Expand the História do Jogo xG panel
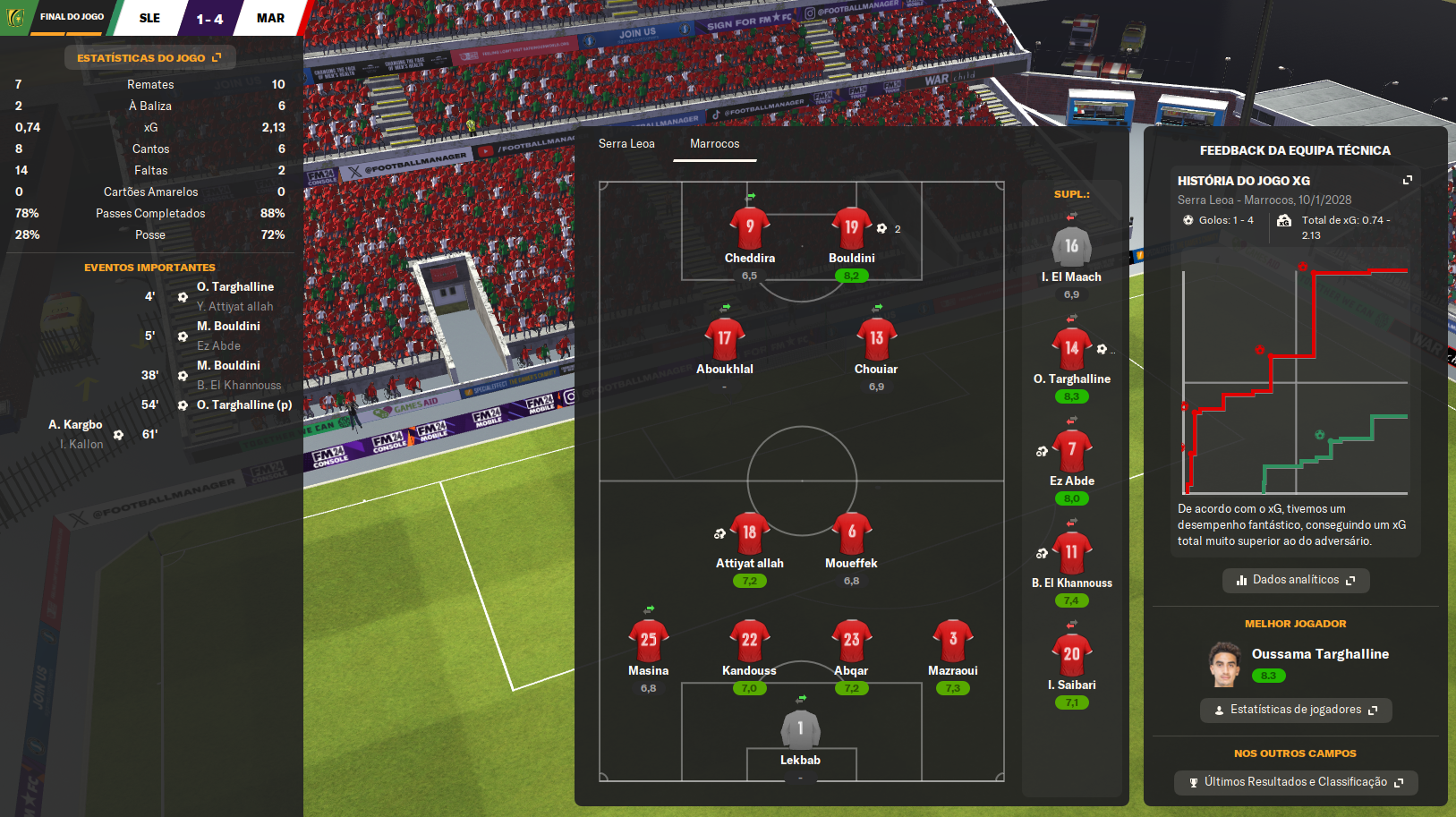Screen dimensions: 1456x817 click(x=1407, y=180)
